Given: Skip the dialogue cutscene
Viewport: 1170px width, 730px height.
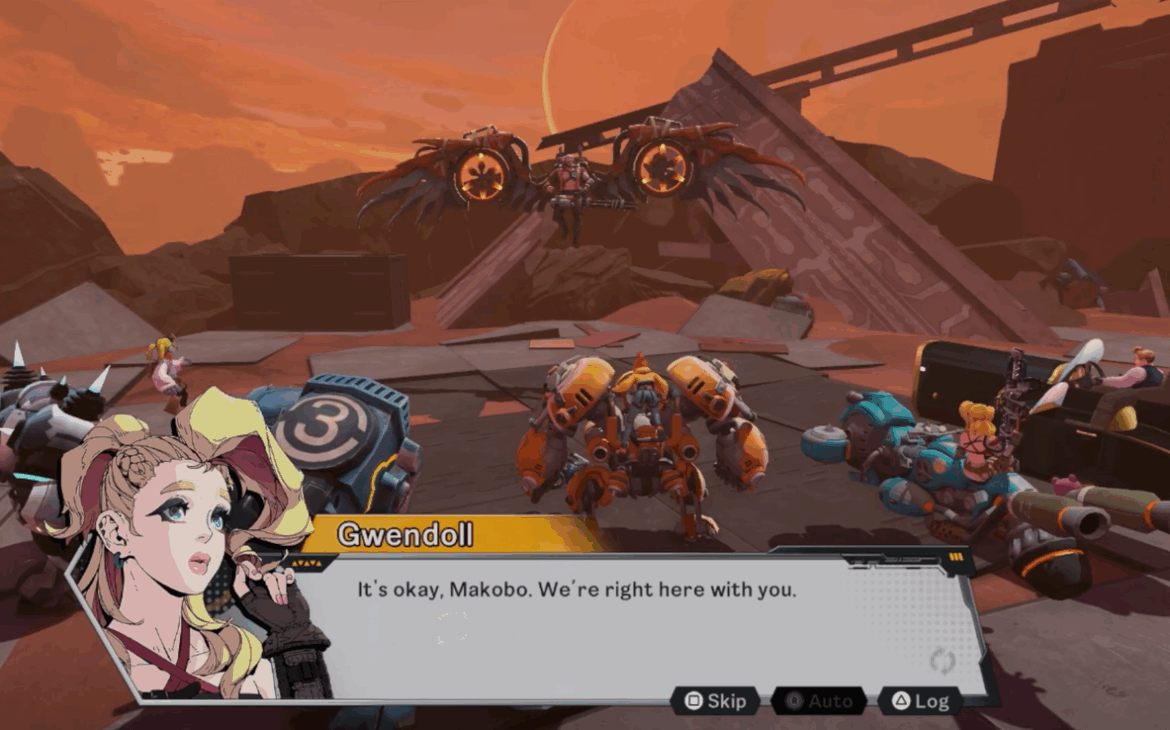Looking at the screenshot, I should (x=714, y=701).
